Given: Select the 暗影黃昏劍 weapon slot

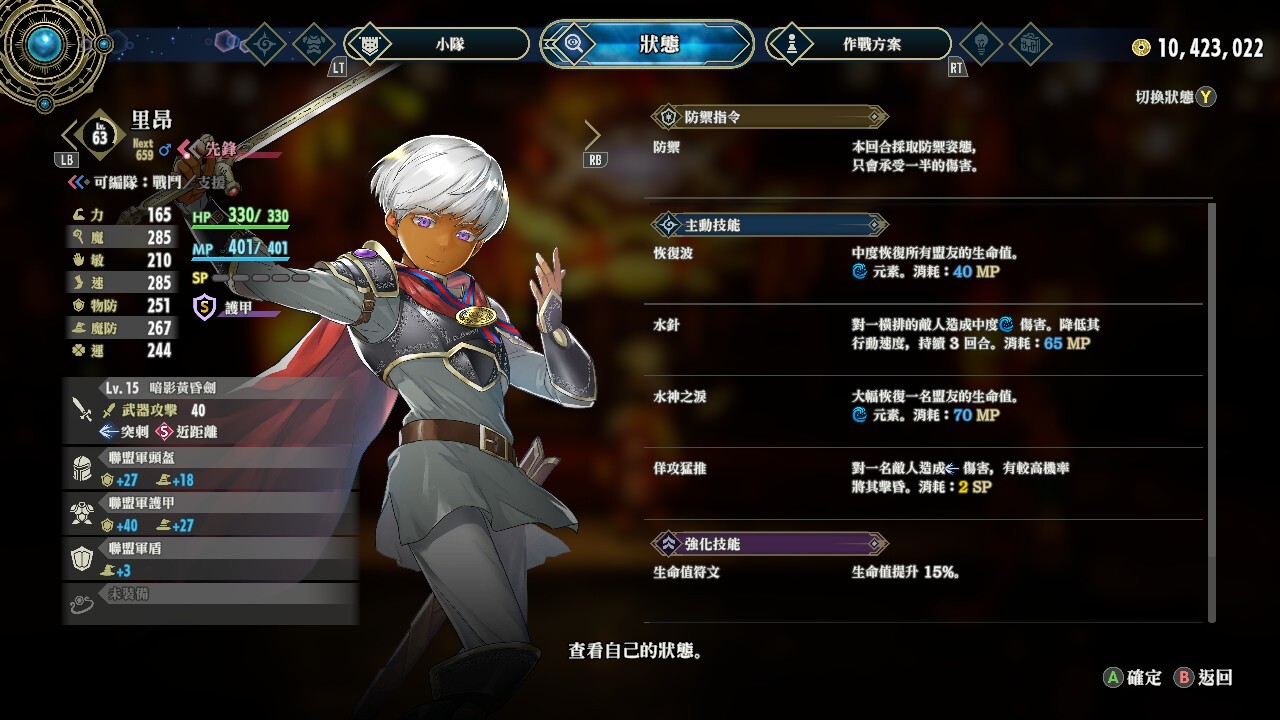Looking at the screenshot, I should pyautogui.click(x=210, y=409).
